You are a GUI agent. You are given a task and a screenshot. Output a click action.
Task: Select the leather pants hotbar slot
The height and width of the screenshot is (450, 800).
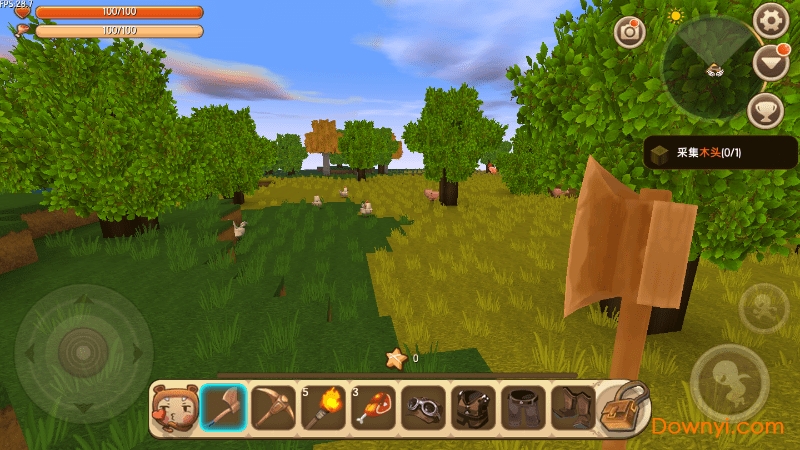[523, 408]
